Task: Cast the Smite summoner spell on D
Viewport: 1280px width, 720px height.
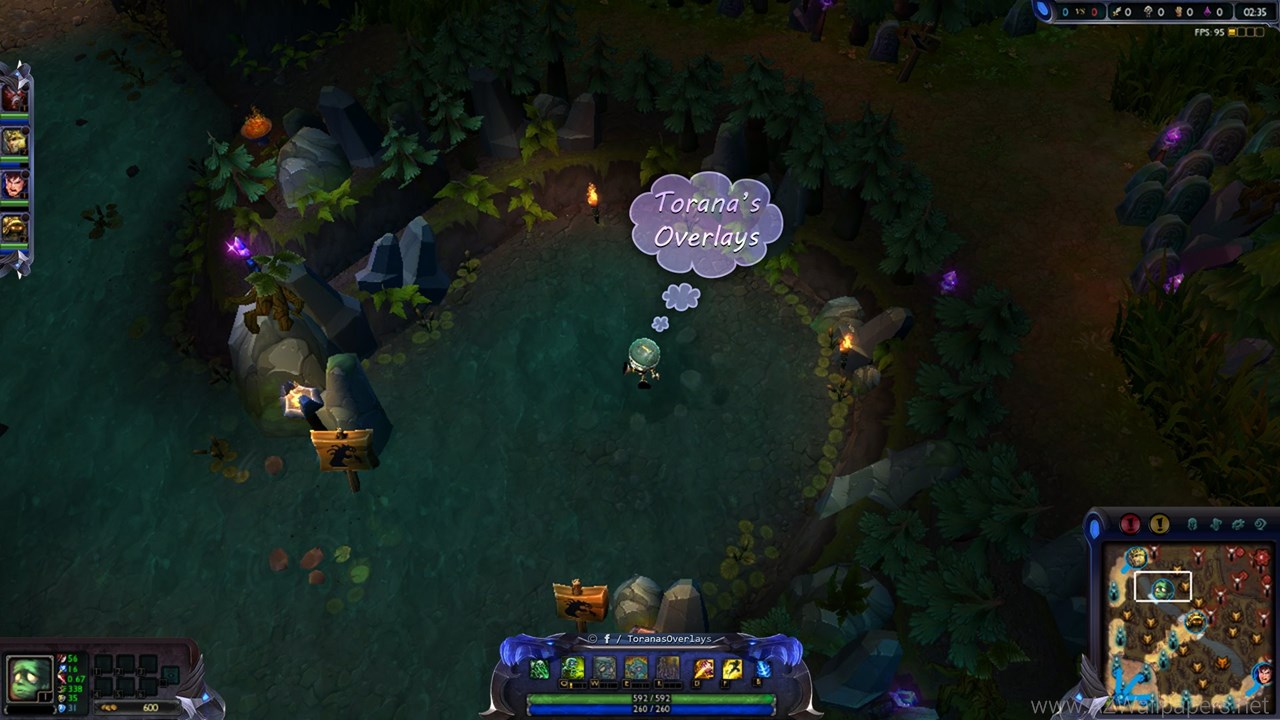Action: (x=704, y=669)
